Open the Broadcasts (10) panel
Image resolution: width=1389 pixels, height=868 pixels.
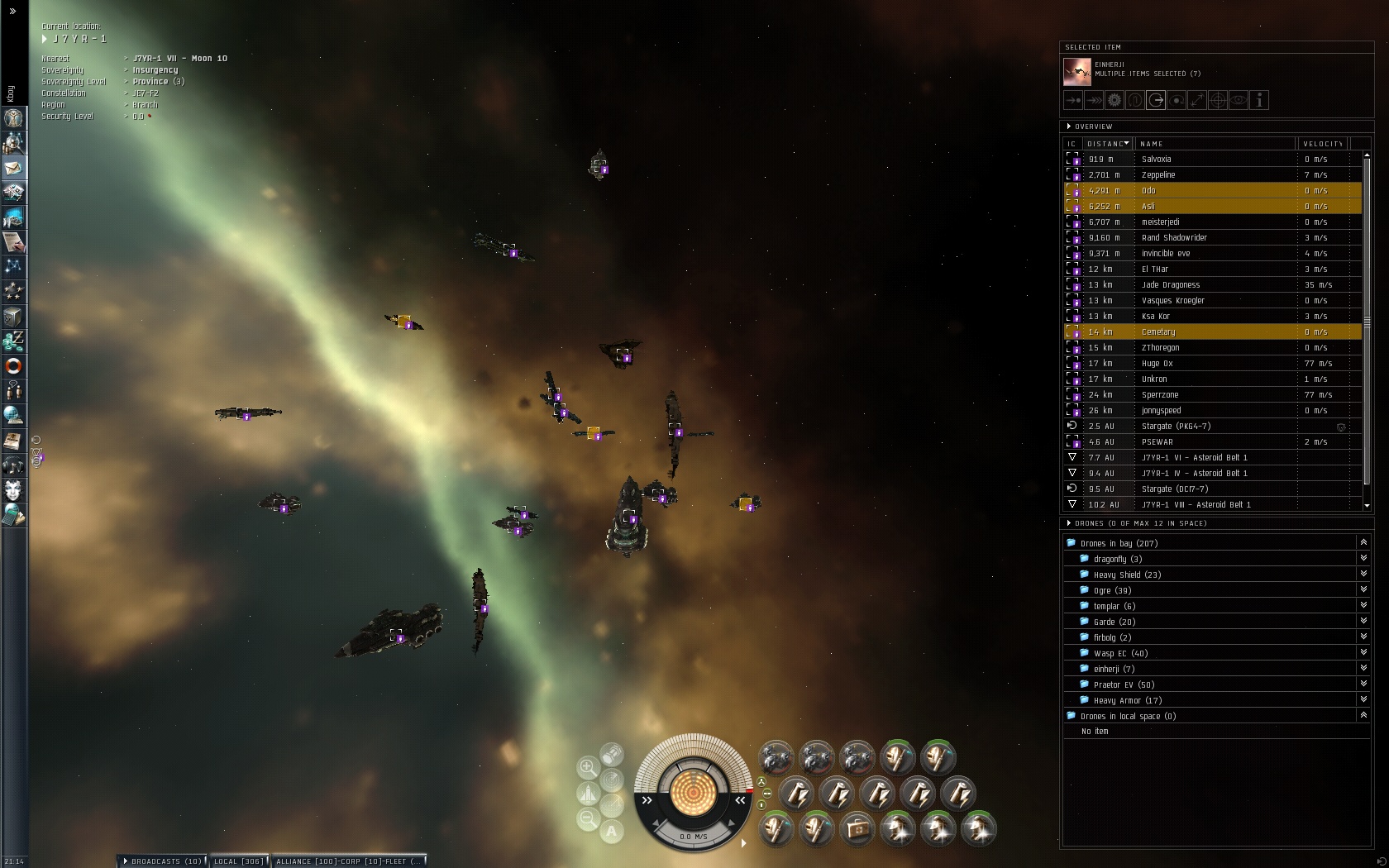pyautogui.click(x=163, y=861)
